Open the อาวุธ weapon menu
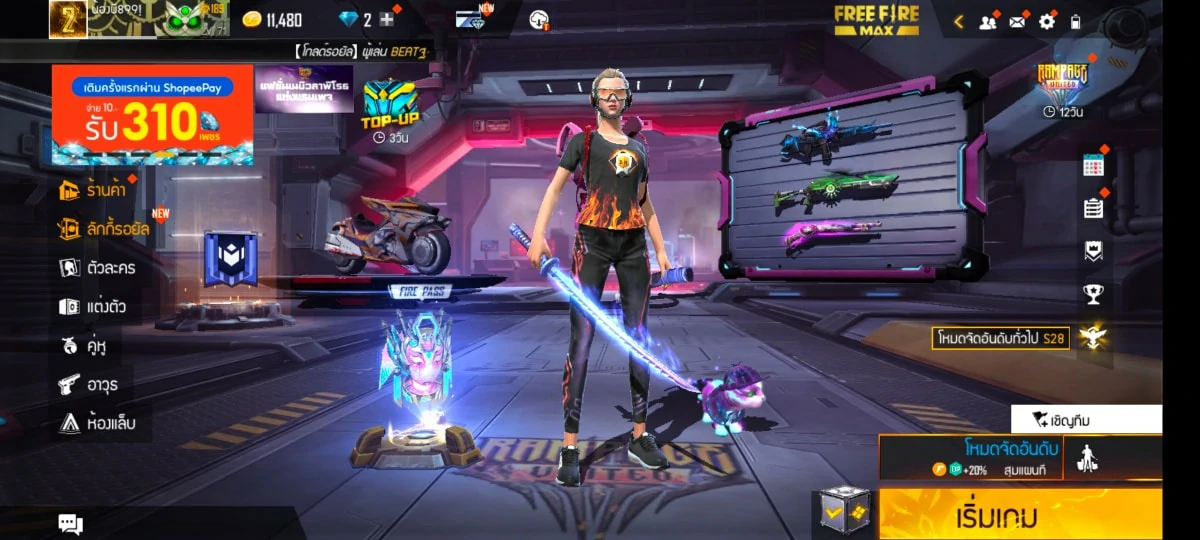 click(x=88, y=384)
